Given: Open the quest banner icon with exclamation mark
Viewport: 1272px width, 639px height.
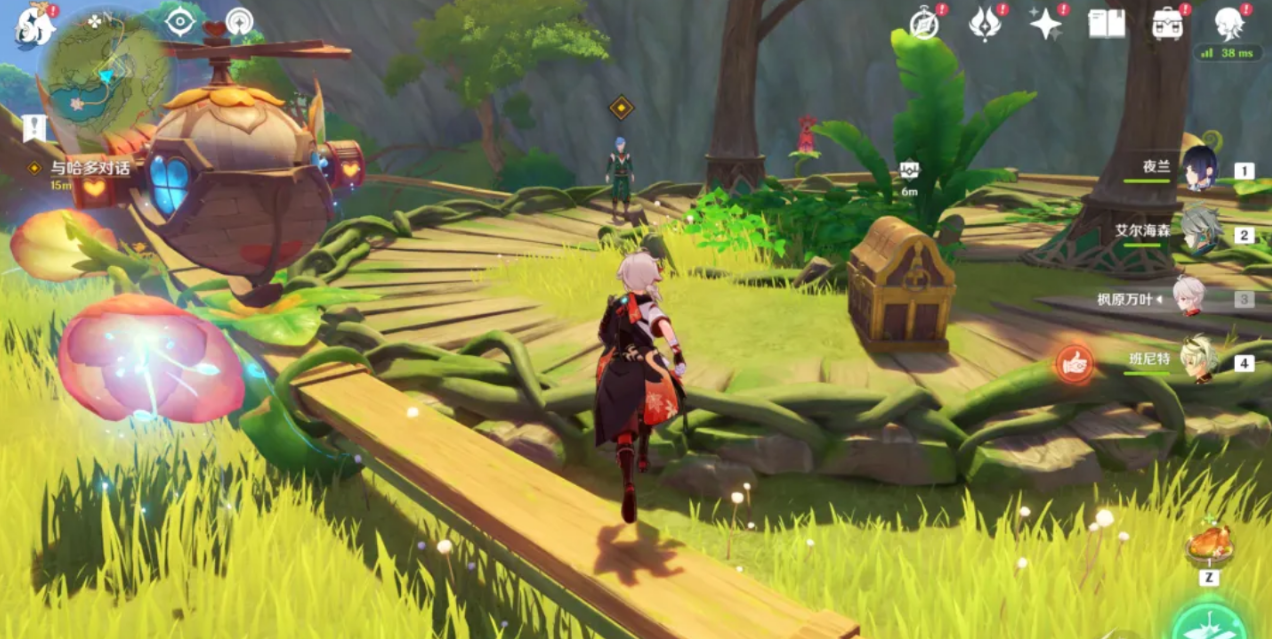Looking at the screenshot, I should 34,127.
